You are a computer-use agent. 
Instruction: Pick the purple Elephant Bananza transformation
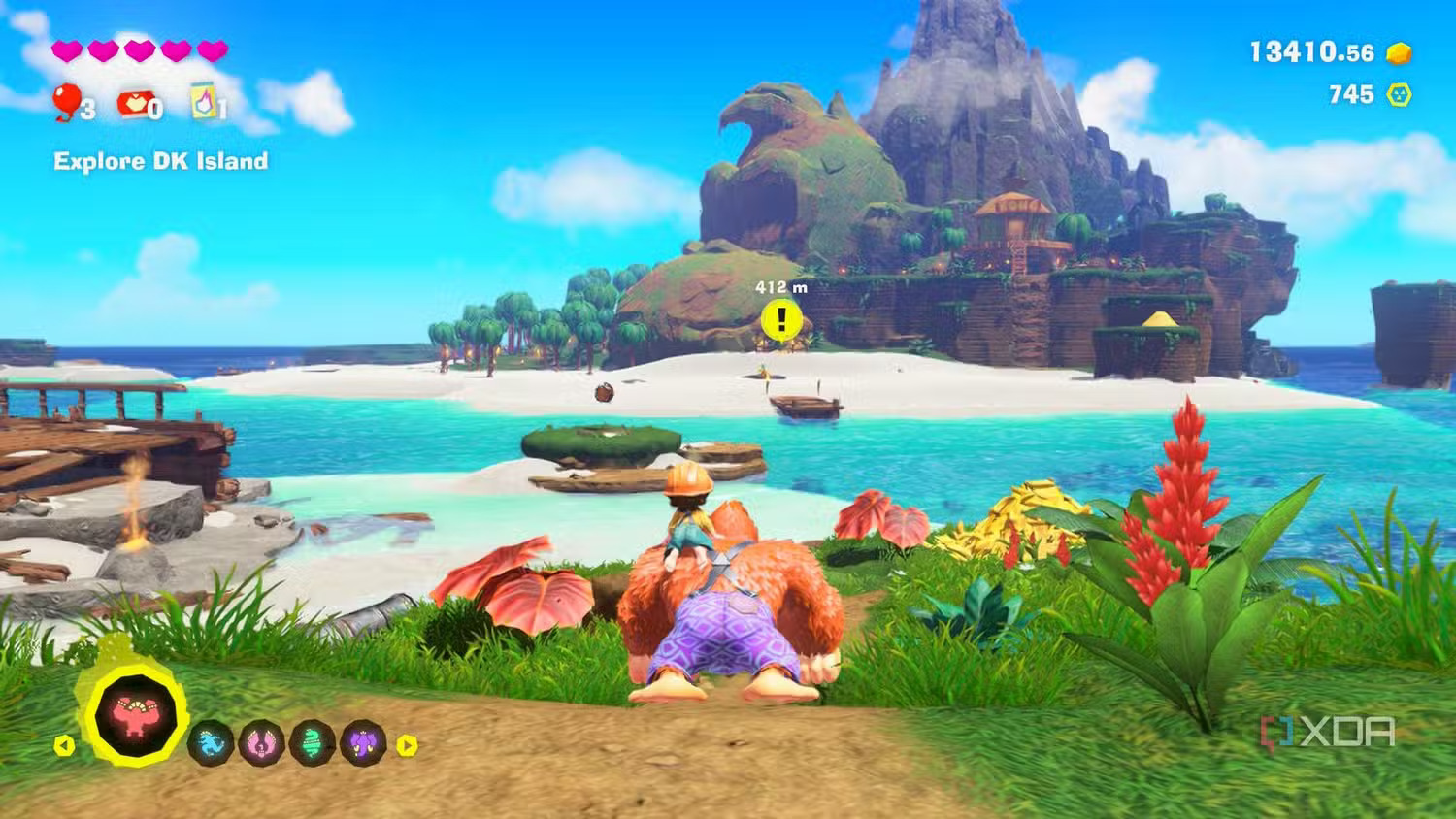click(x=363, y=744)
